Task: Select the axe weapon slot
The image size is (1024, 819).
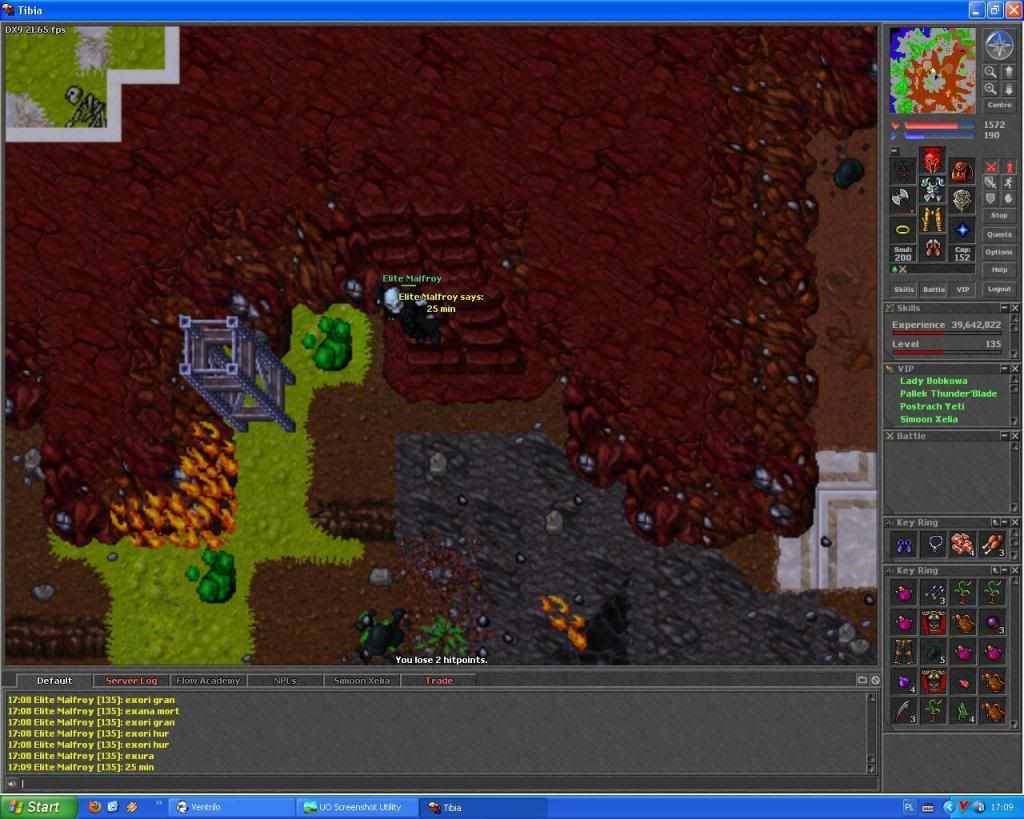Action: 903,199
